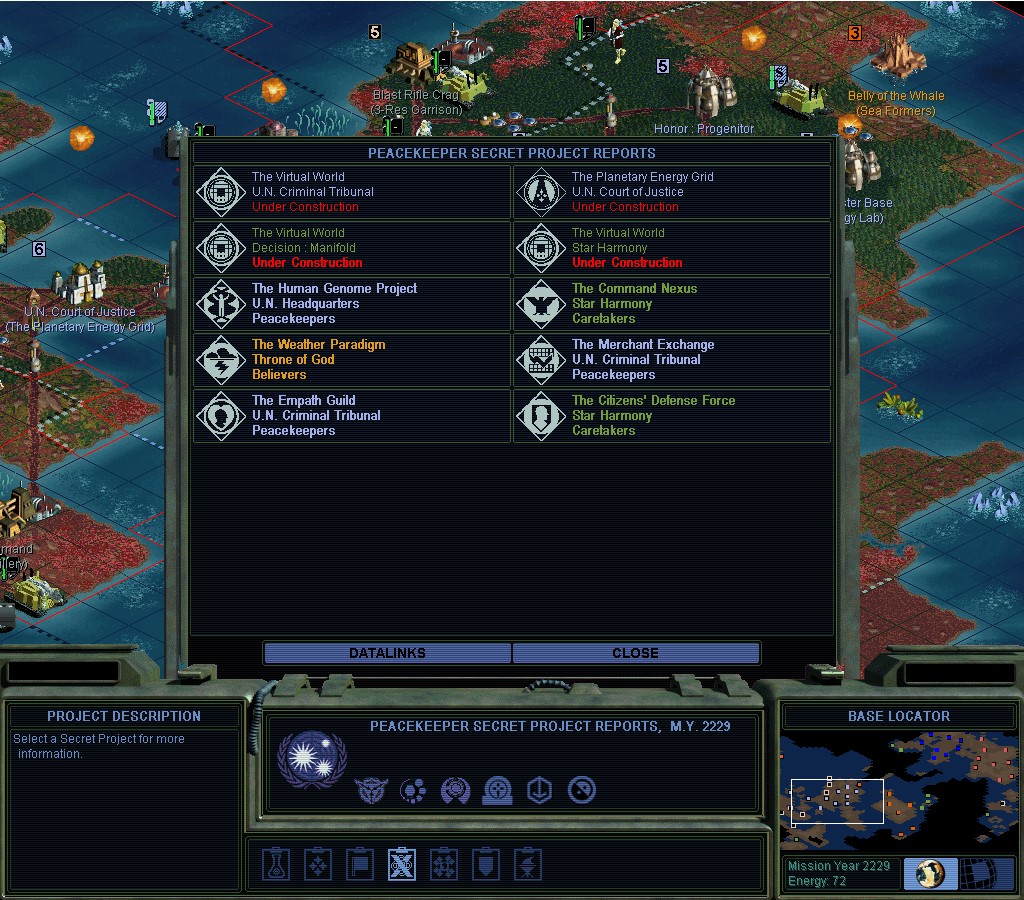
Task: Select The Empath Guild project
Action: click(351, 416)
